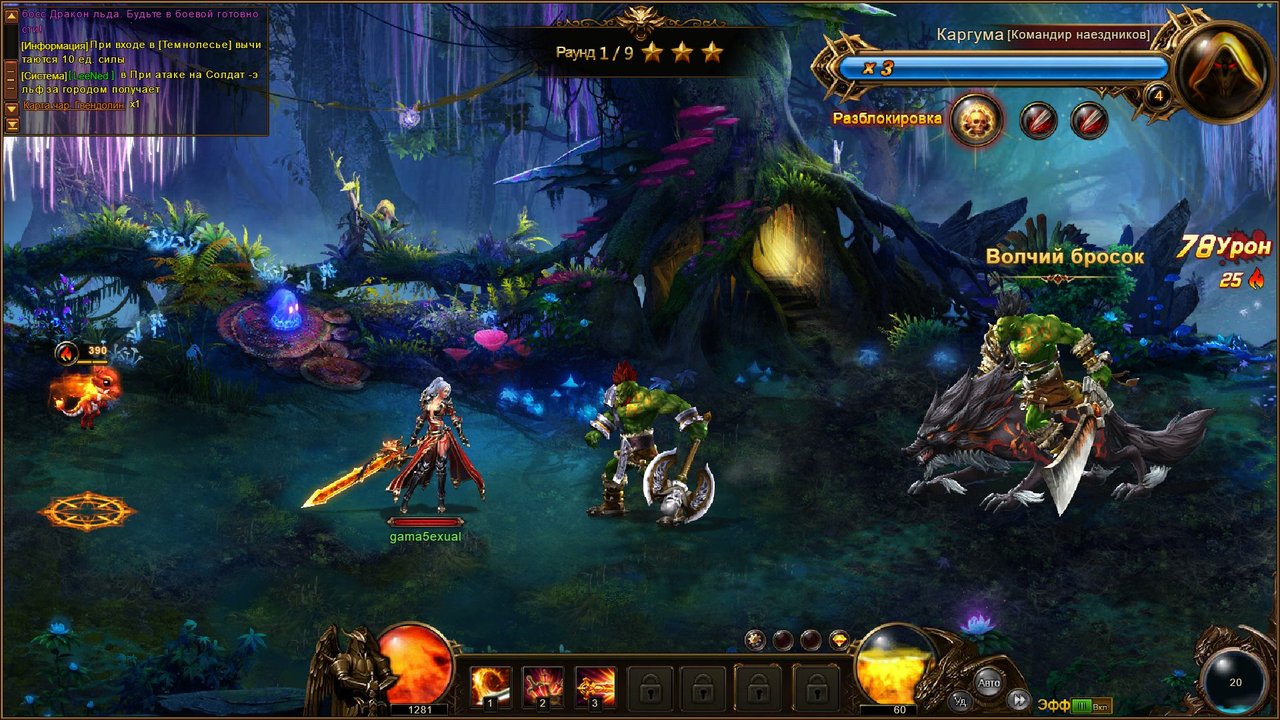Open the Разблокировка skull skill icon
Viewport: 1280px width, 720px height.
coord(973,118)
